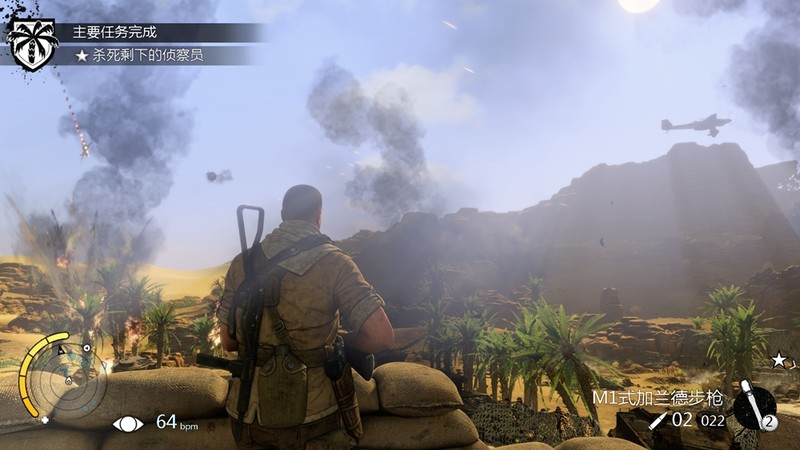Click the white star objective marker
Image resolution: width=800 pixels, height=450 pixels.
(778, 359)
